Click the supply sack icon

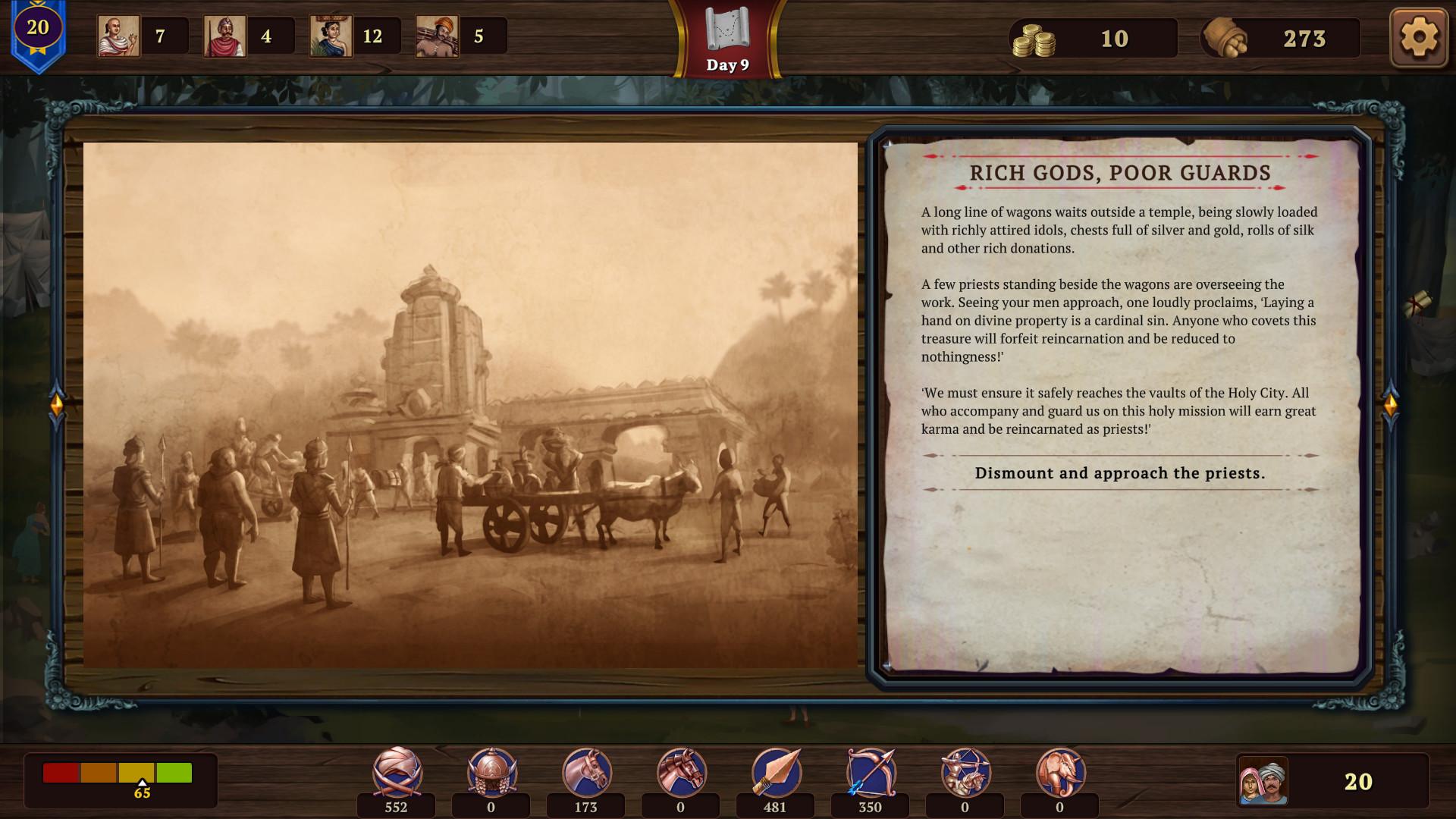tap(1225, 38)
